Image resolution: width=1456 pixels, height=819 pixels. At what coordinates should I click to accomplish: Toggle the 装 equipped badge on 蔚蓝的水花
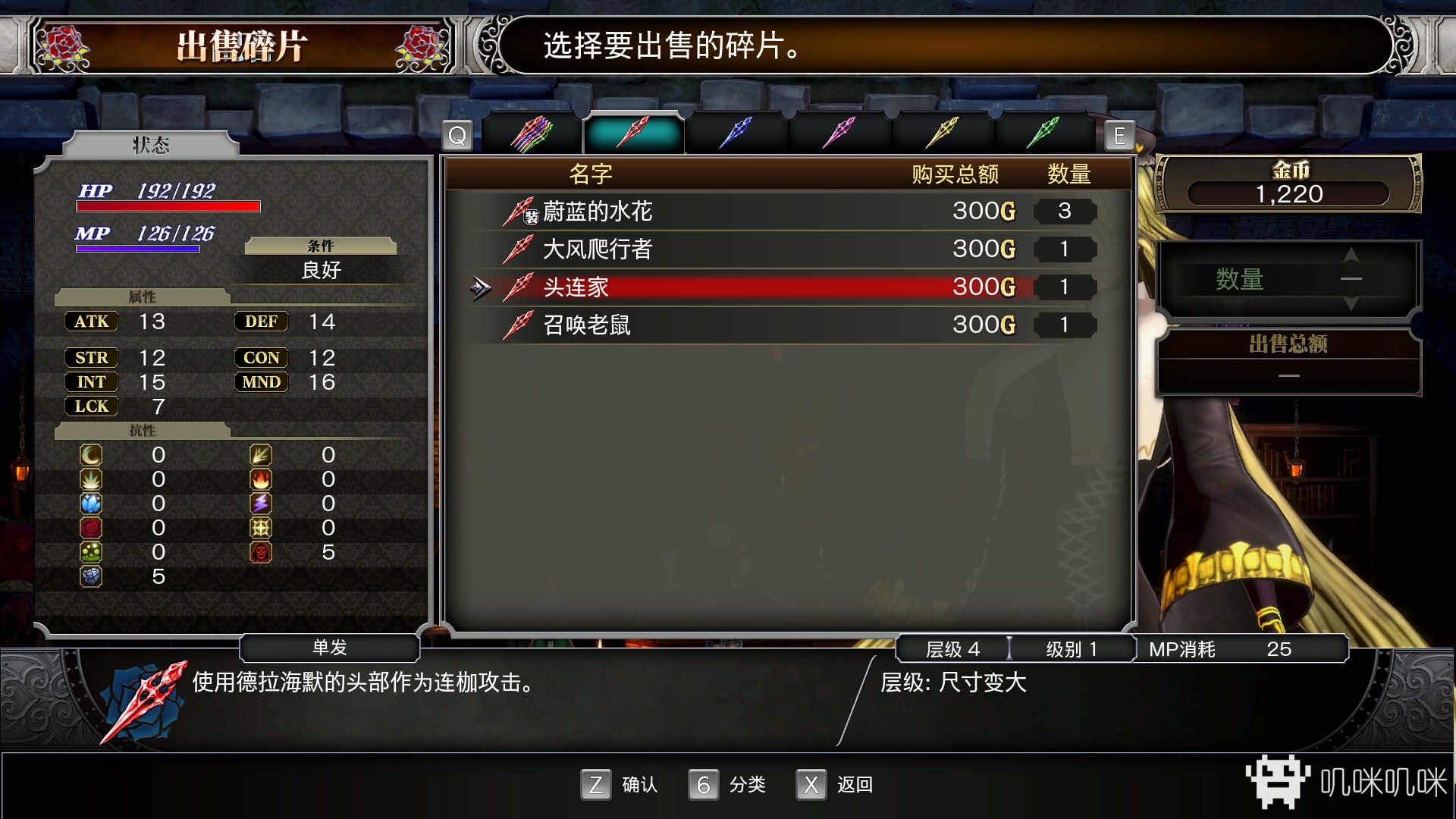click(531, 216)
